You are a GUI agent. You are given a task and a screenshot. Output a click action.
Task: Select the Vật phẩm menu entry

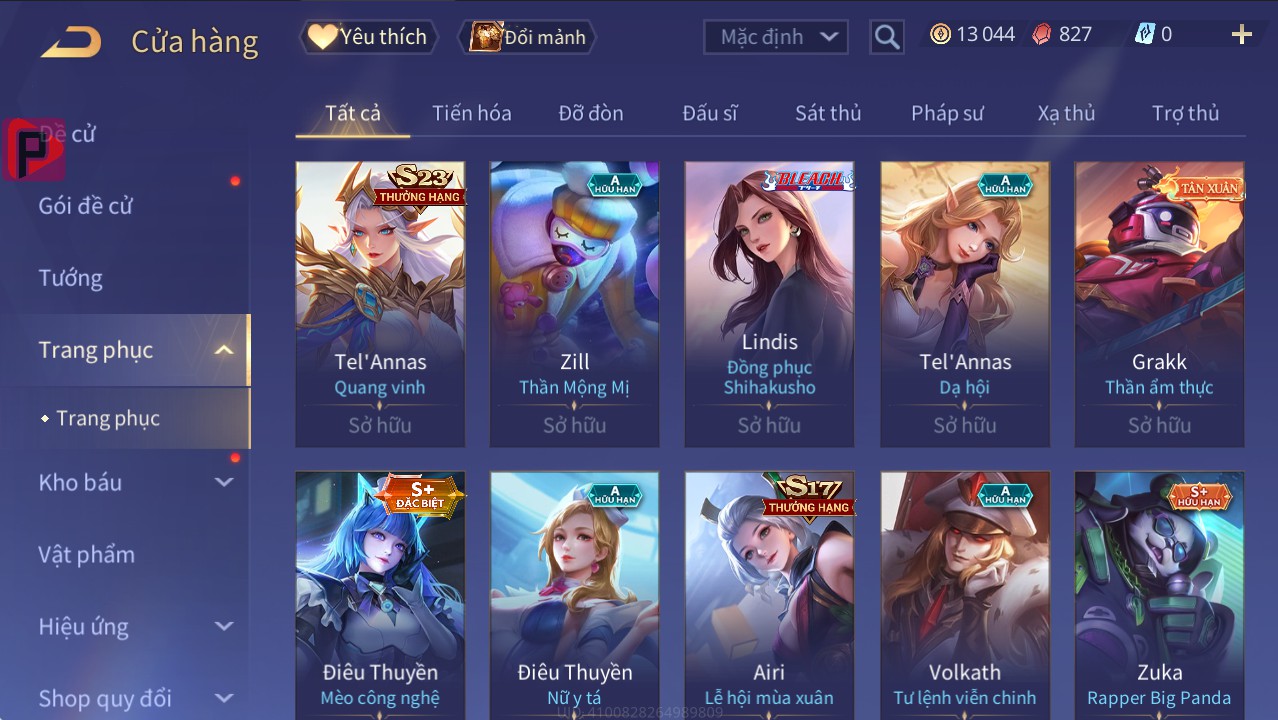click(x=87, y=554)
